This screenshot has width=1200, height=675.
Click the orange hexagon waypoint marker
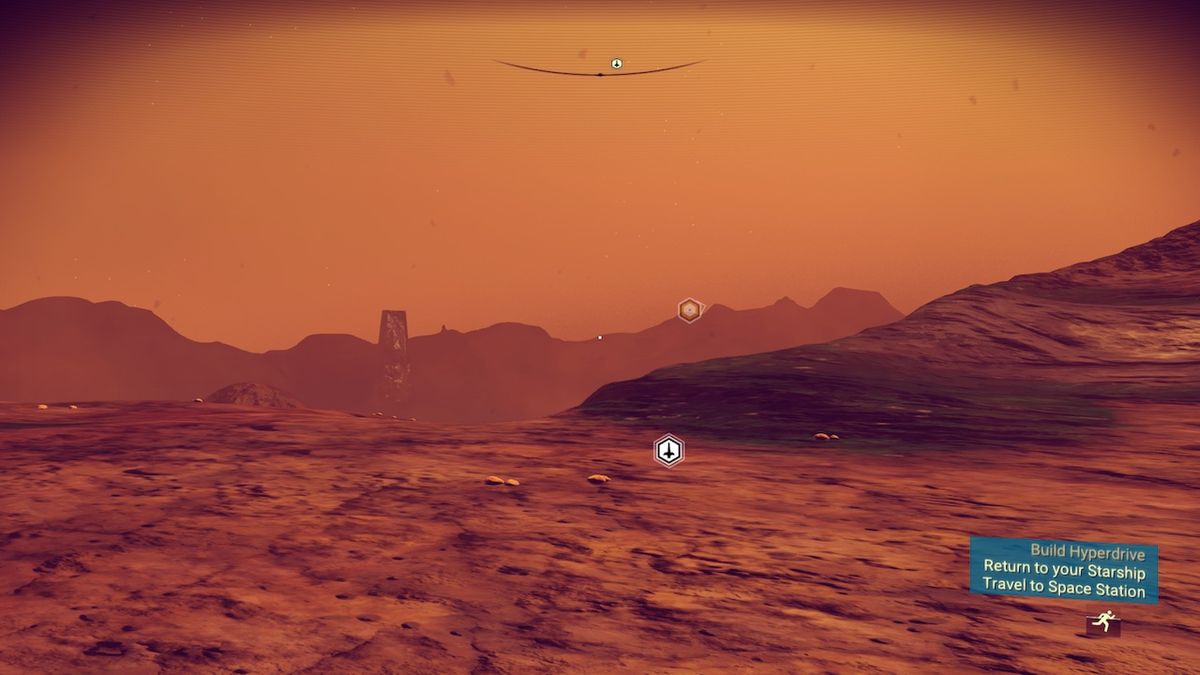coord(689,310)
